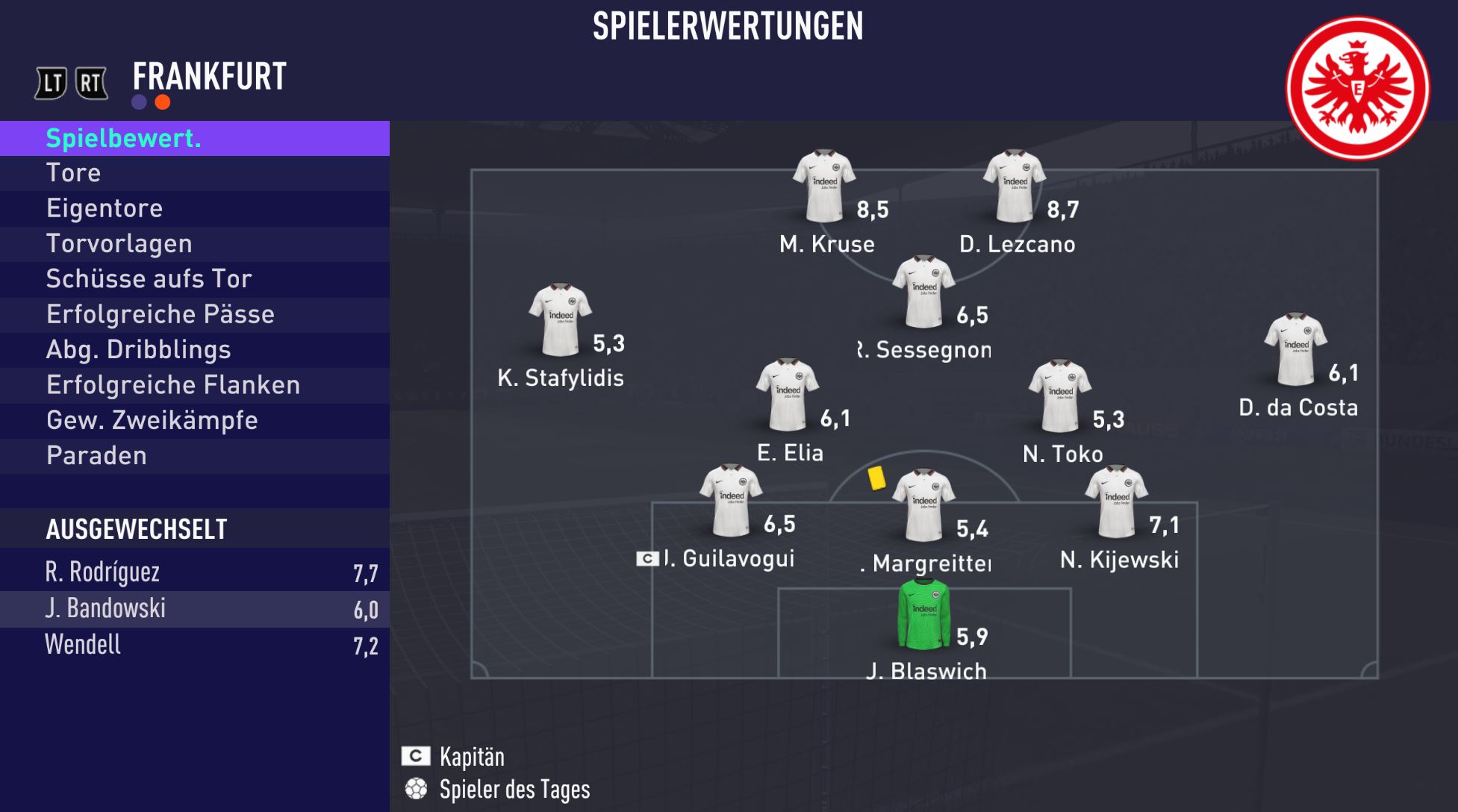Open the Gew. Zweikämpfe stats
The image size is (1458, 812).
(194, 420)
